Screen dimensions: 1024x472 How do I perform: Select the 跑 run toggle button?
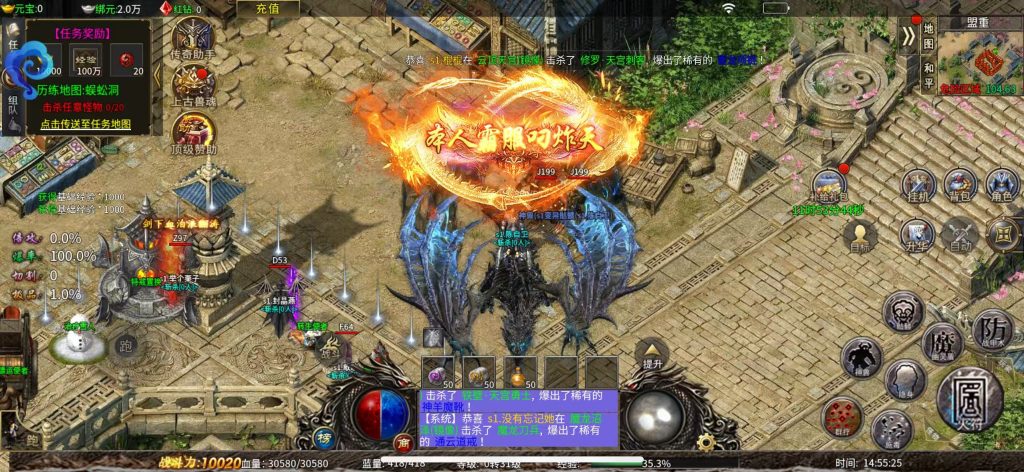[125, 346]
